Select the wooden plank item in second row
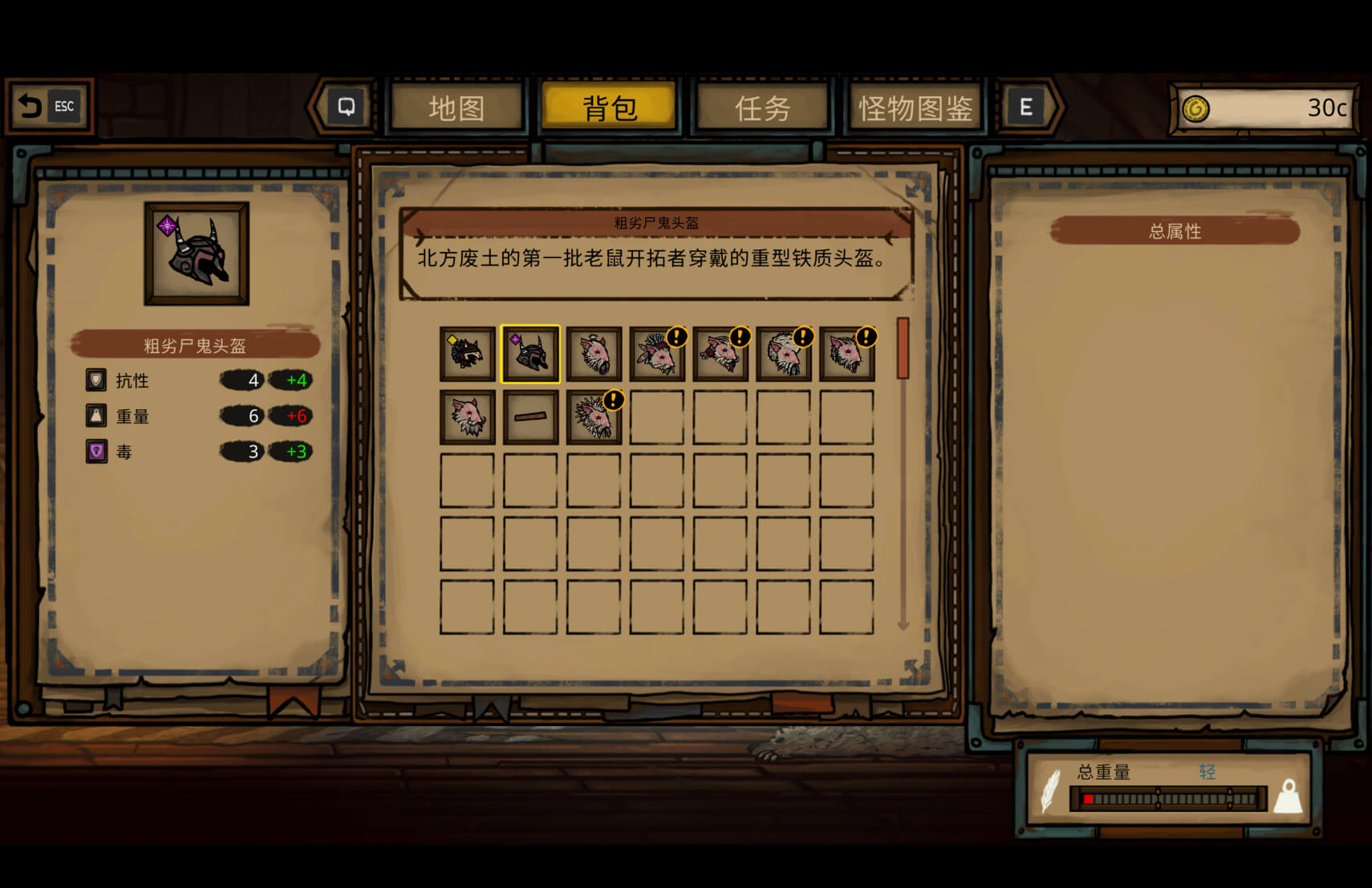Viewport: 1372px width, 888px height. [530, 416]
